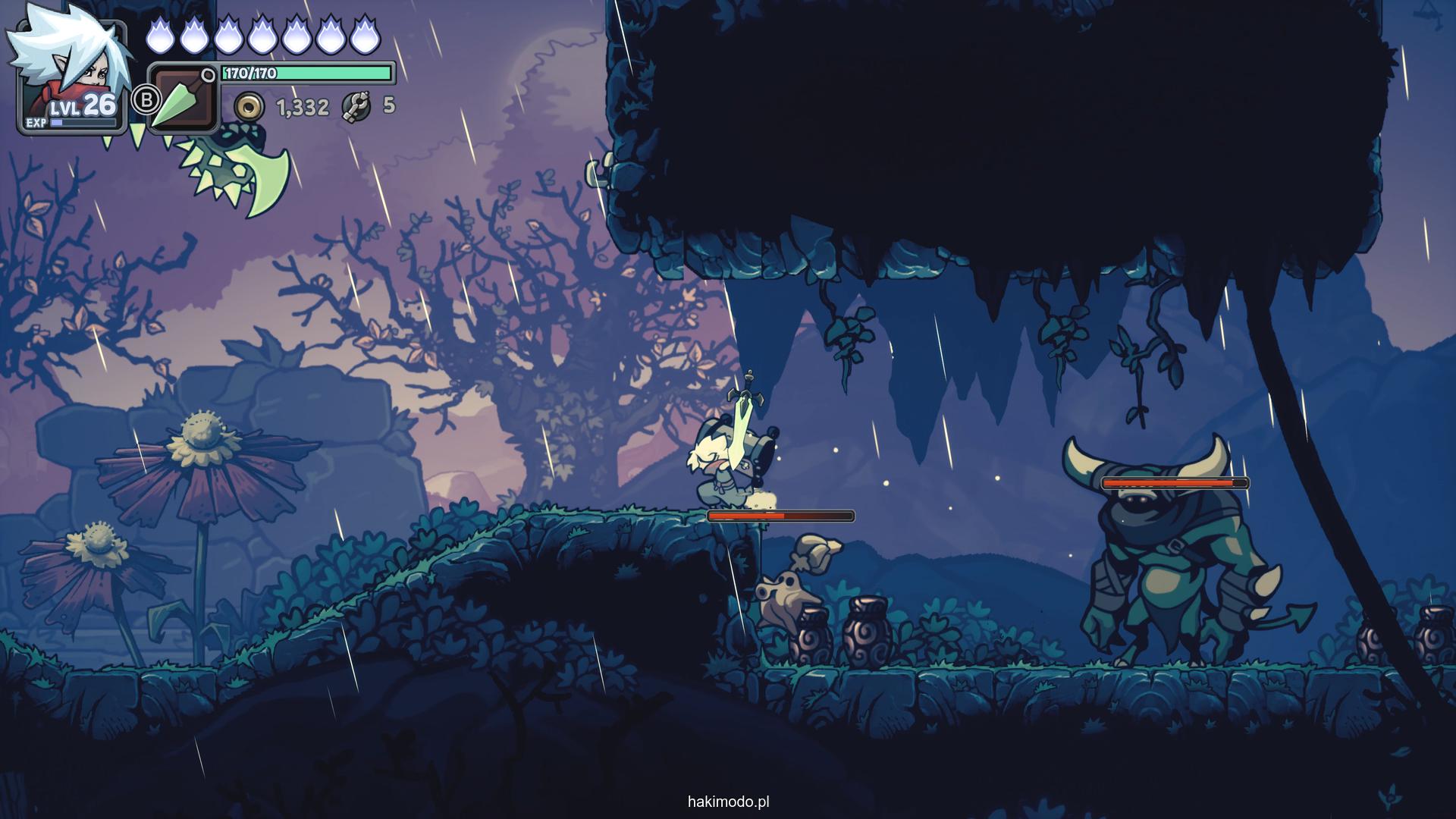The image size is (1456, 819).
Task: Click the silver key item icon
Action: coord(355,107)
